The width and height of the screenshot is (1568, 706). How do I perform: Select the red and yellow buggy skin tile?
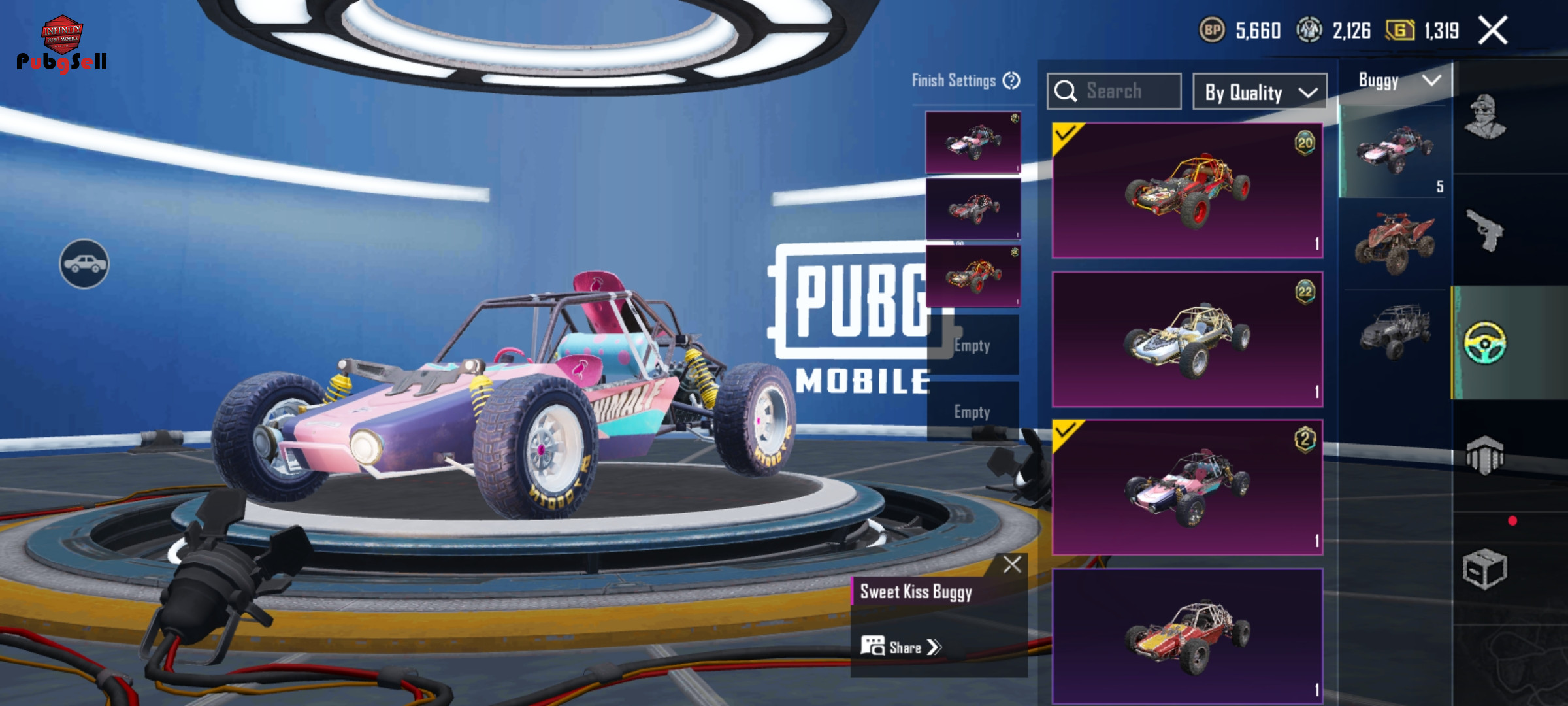(x=1187, y=190)
